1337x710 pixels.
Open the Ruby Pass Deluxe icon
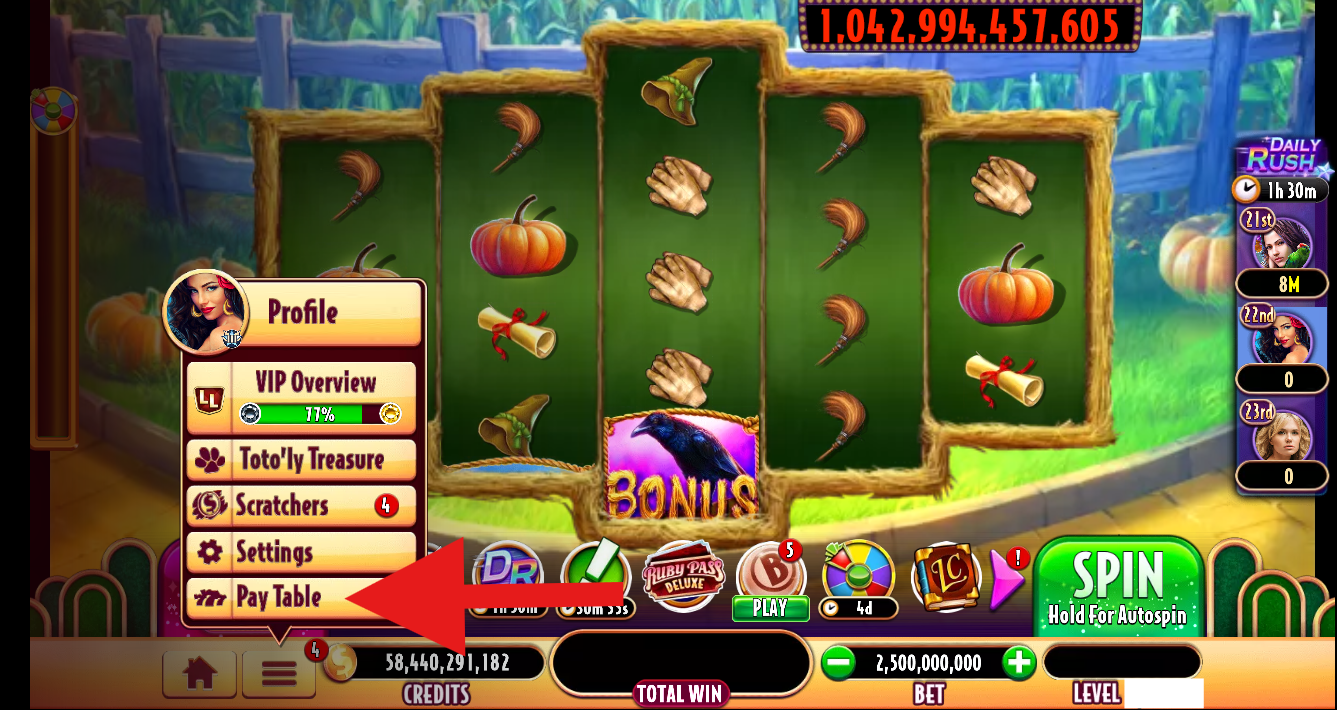click(684, 577)
